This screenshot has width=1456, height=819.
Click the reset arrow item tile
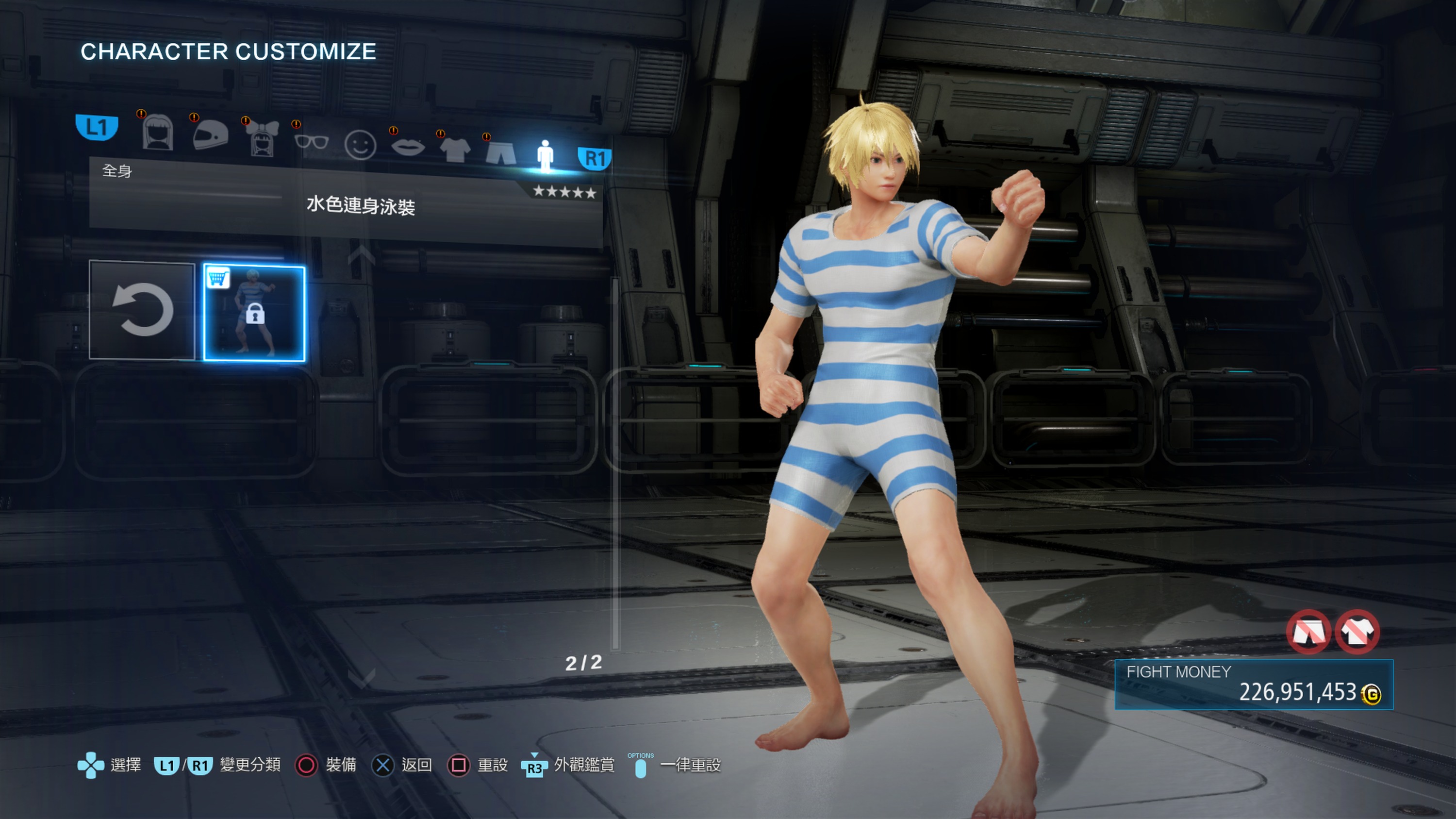(142, 310)
